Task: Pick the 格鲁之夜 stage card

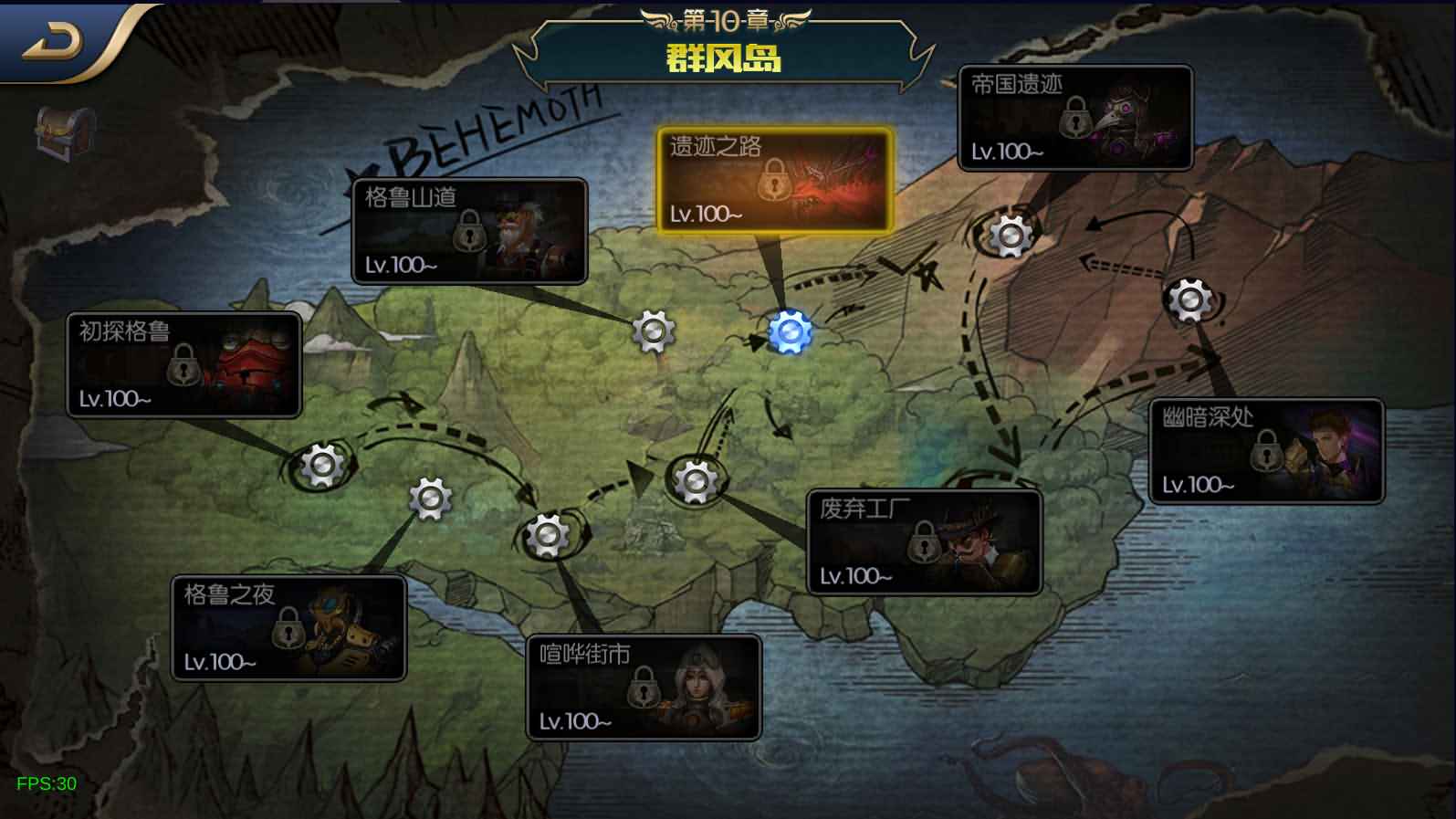Action: point(288,628)
